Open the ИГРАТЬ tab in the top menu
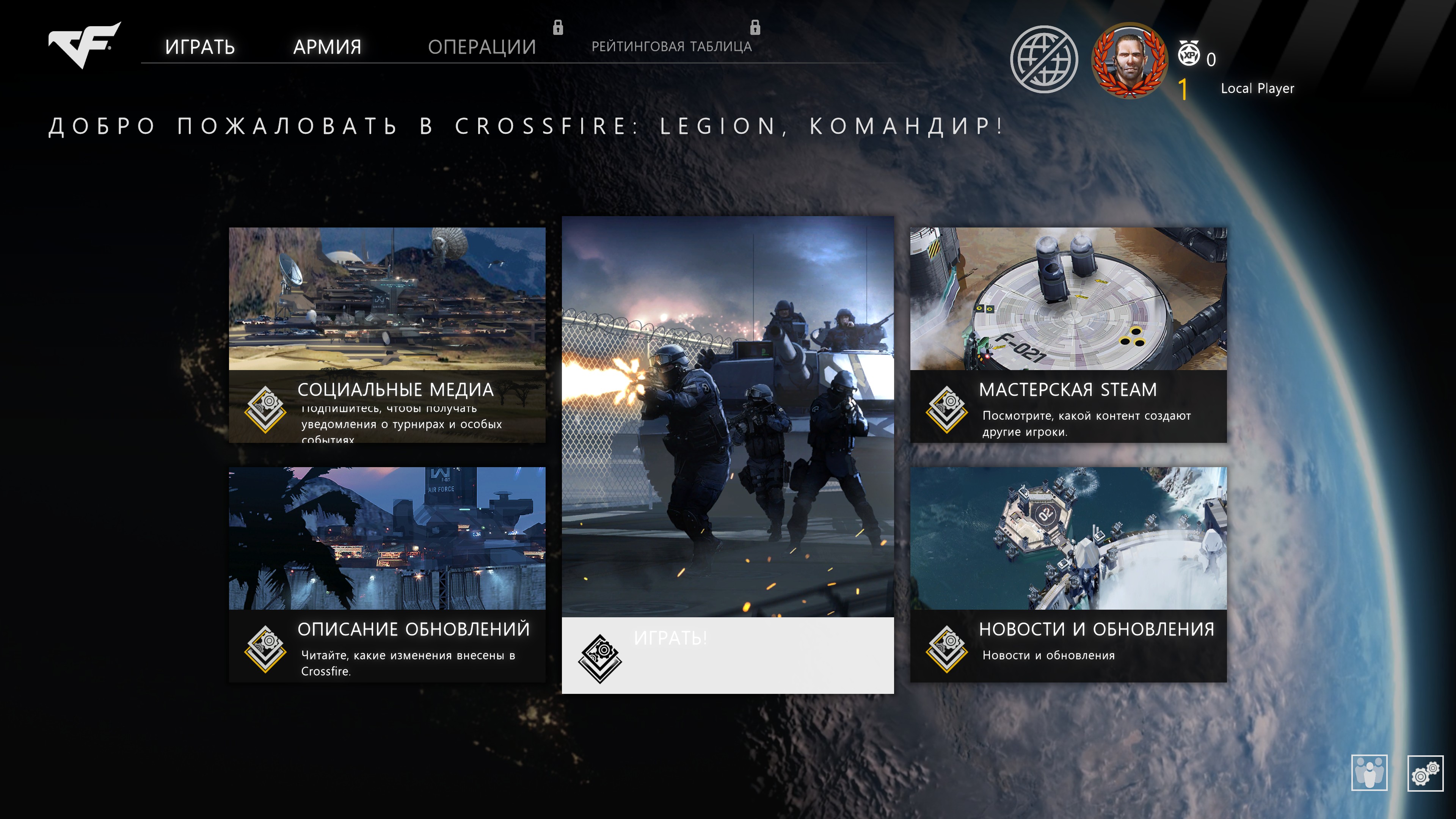Viewport: 1456px width, 819px height. [199, 47]
